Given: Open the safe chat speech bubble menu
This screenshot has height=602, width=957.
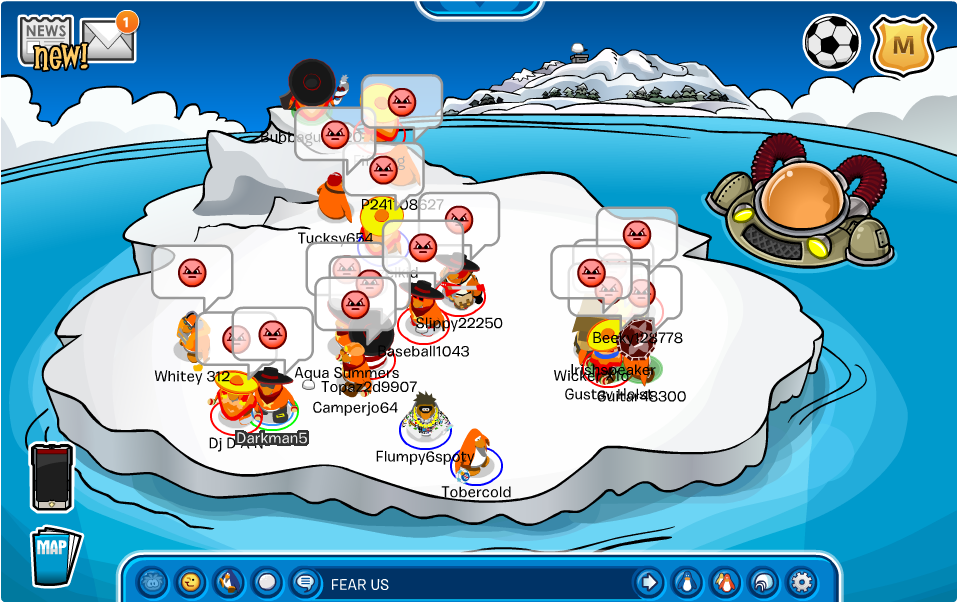Looking at the screenshot, I should (304, 582).
